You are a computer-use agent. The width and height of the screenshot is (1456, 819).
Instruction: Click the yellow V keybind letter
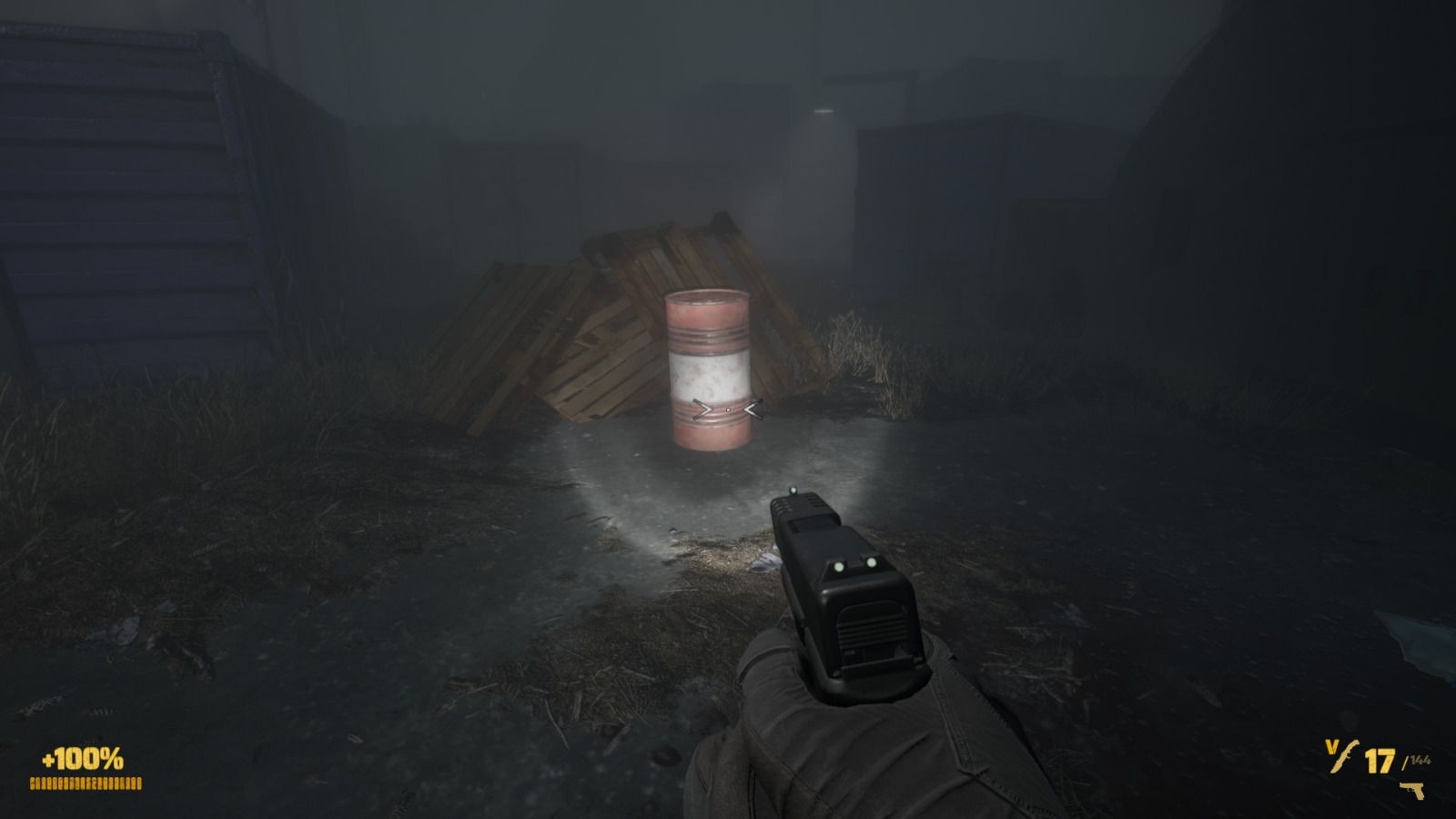pyautogui.click(x=1331, y=746)
